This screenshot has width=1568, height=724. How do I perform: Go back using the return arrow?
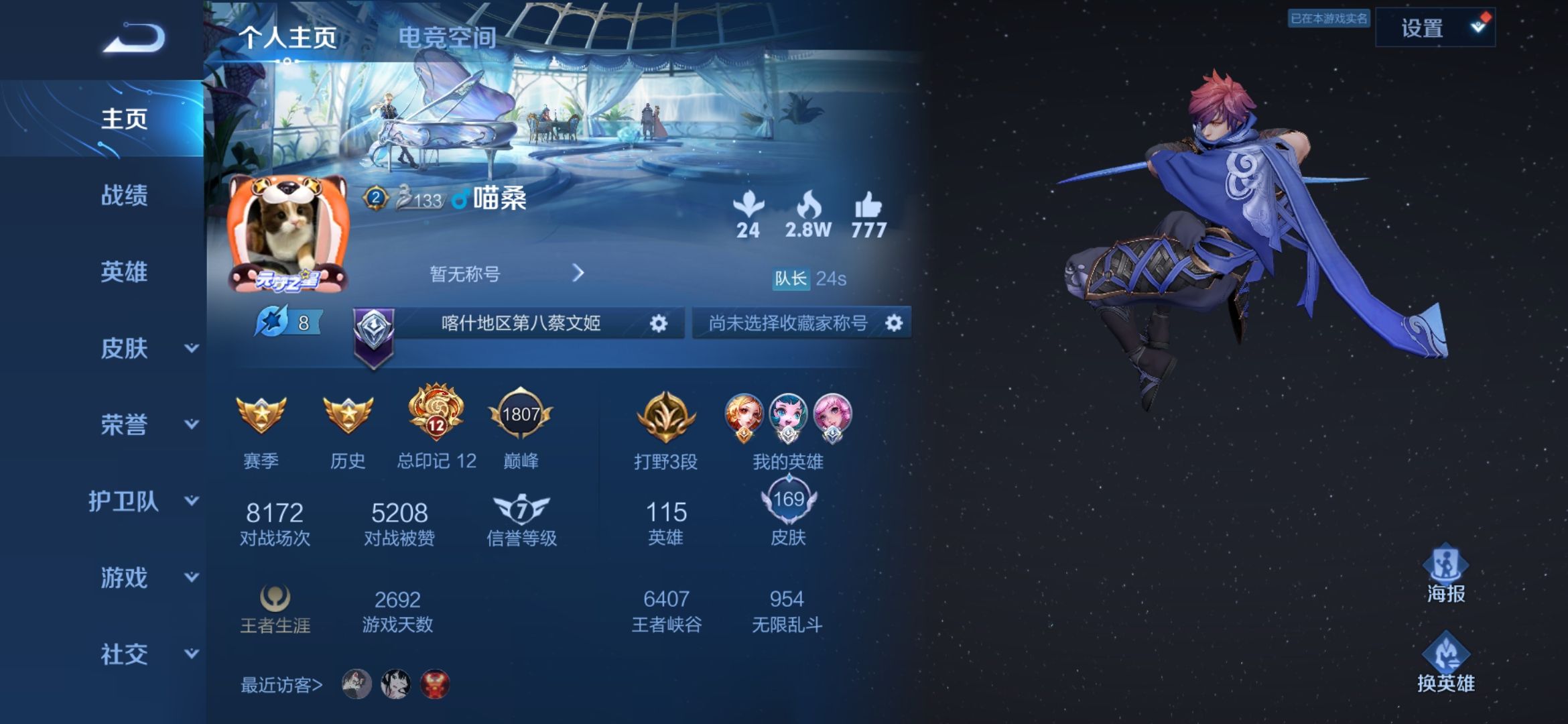134,38
